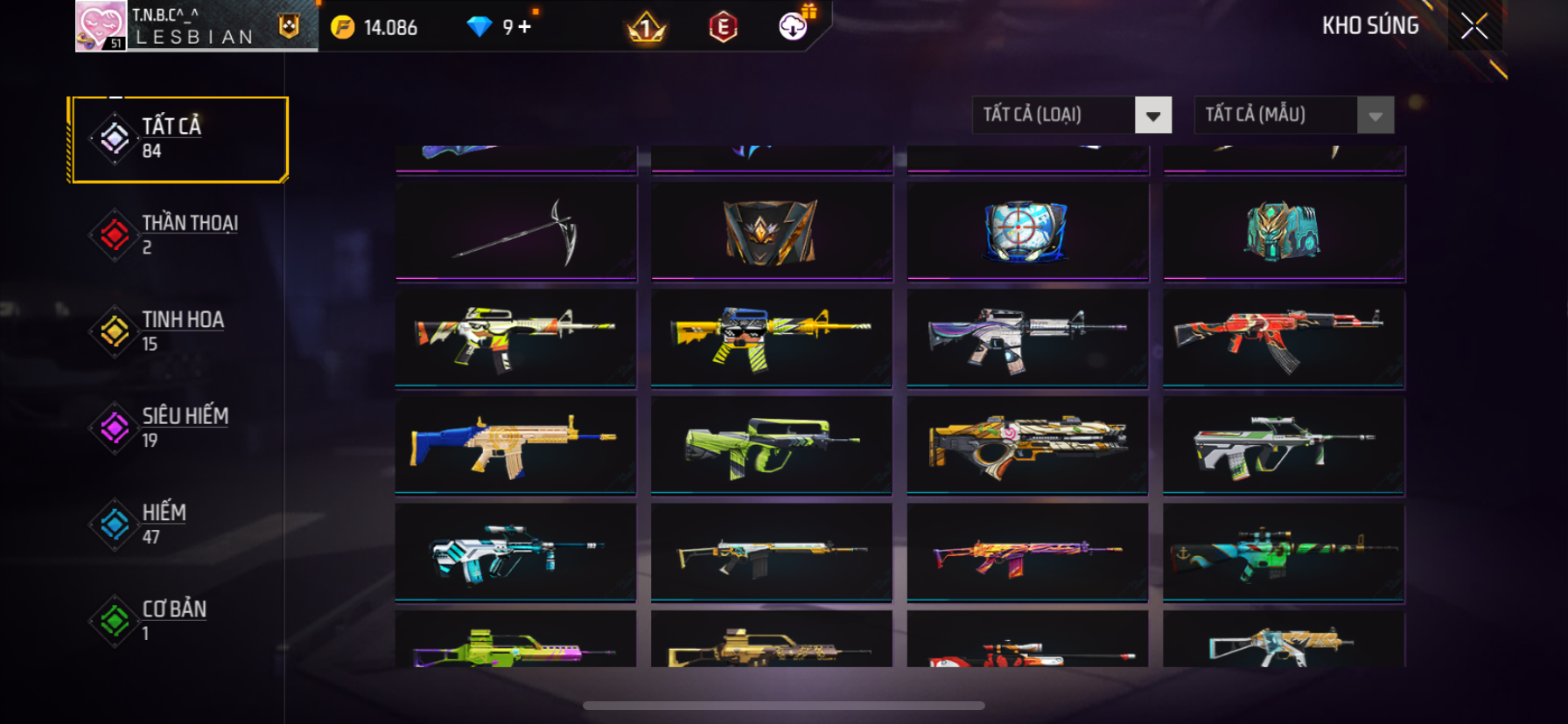Select the teal mask loot box skin

coord(1283,232)
